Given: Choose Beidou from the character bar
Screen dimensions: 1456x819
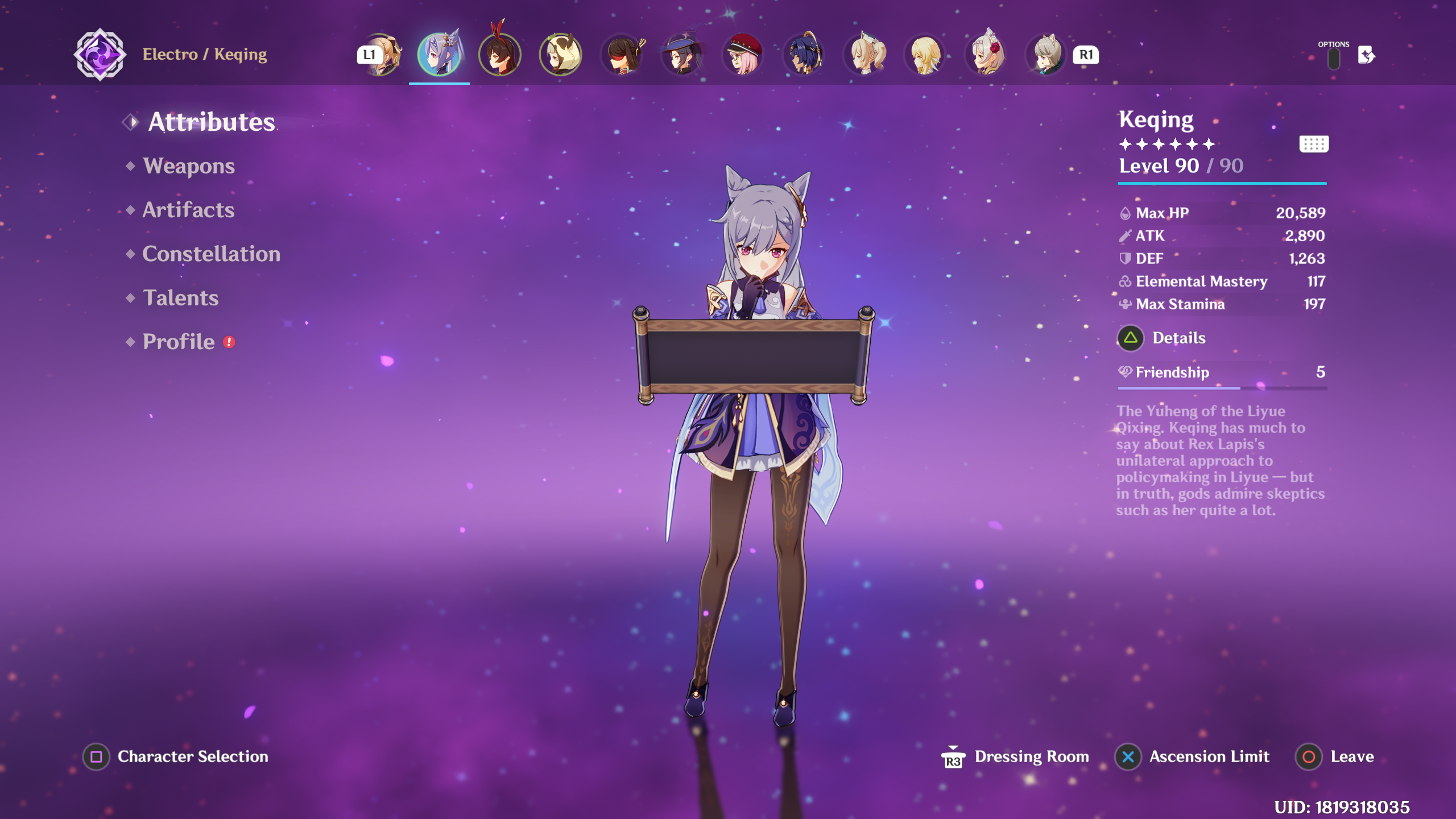Looking at the screenshot, I should pos(622,55).
